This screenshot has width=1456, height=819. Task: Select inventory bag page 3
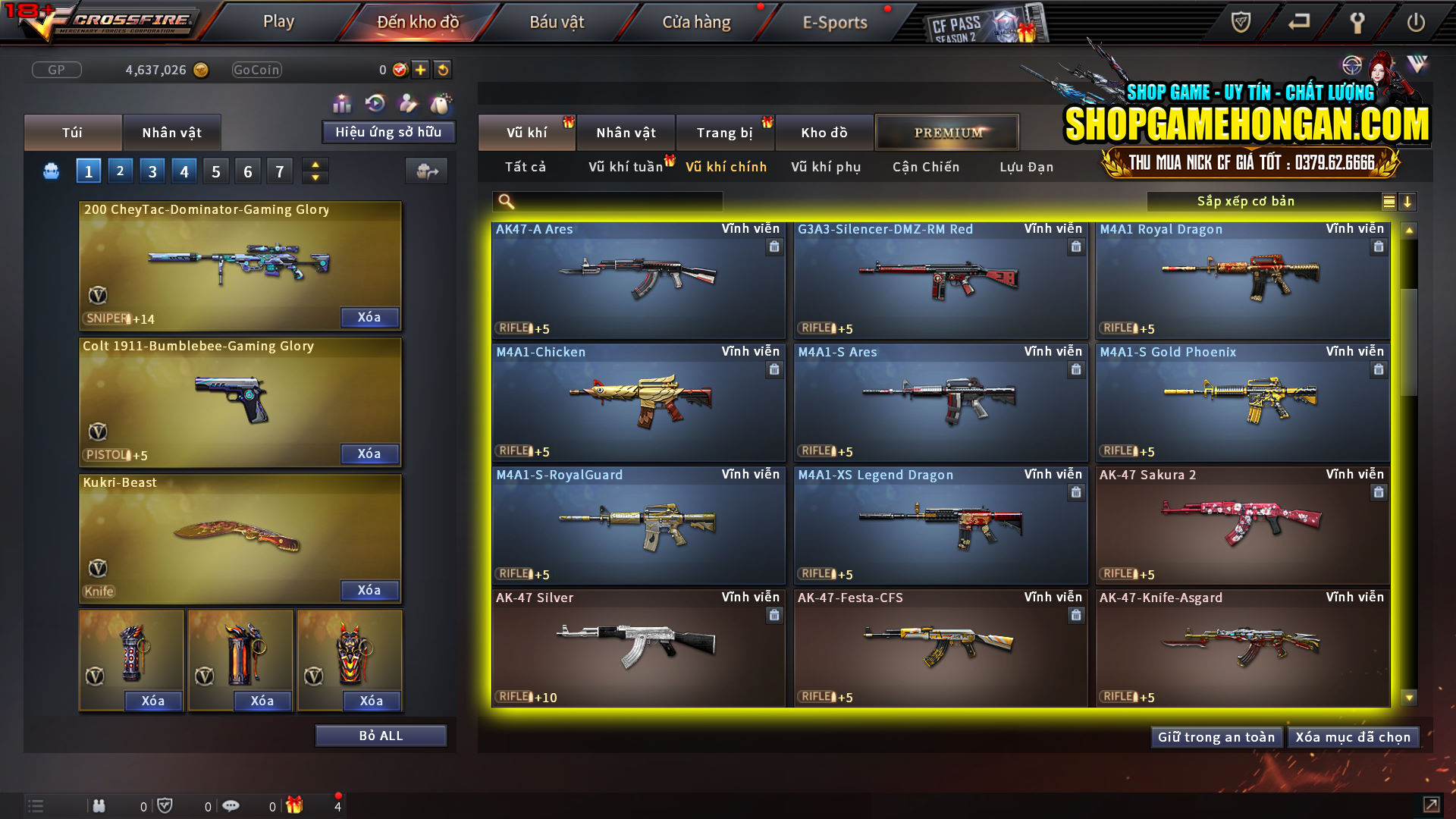point(152,171)
